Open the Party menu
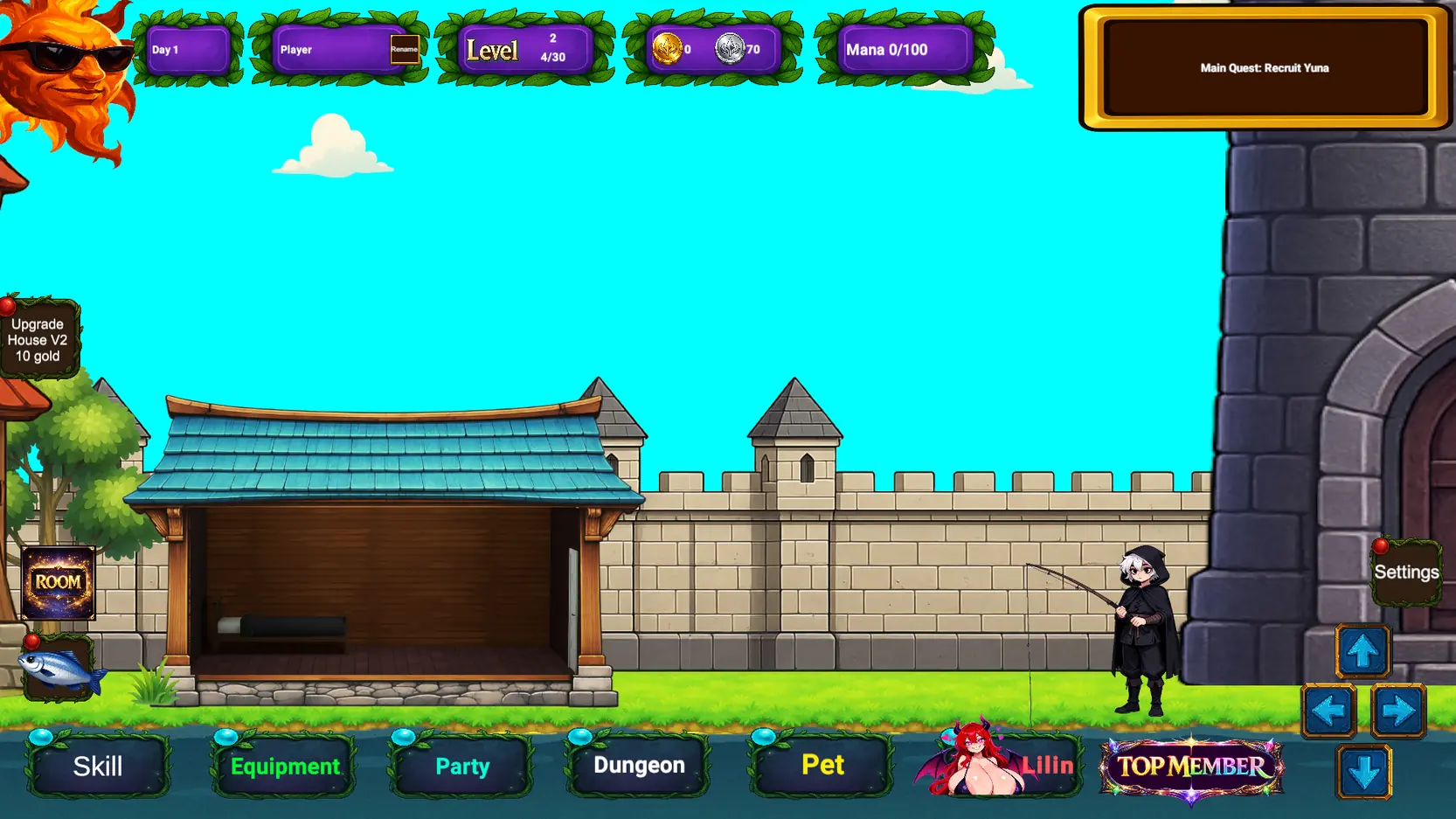Viewport: 1456px width, 819px height. [462, 767]
